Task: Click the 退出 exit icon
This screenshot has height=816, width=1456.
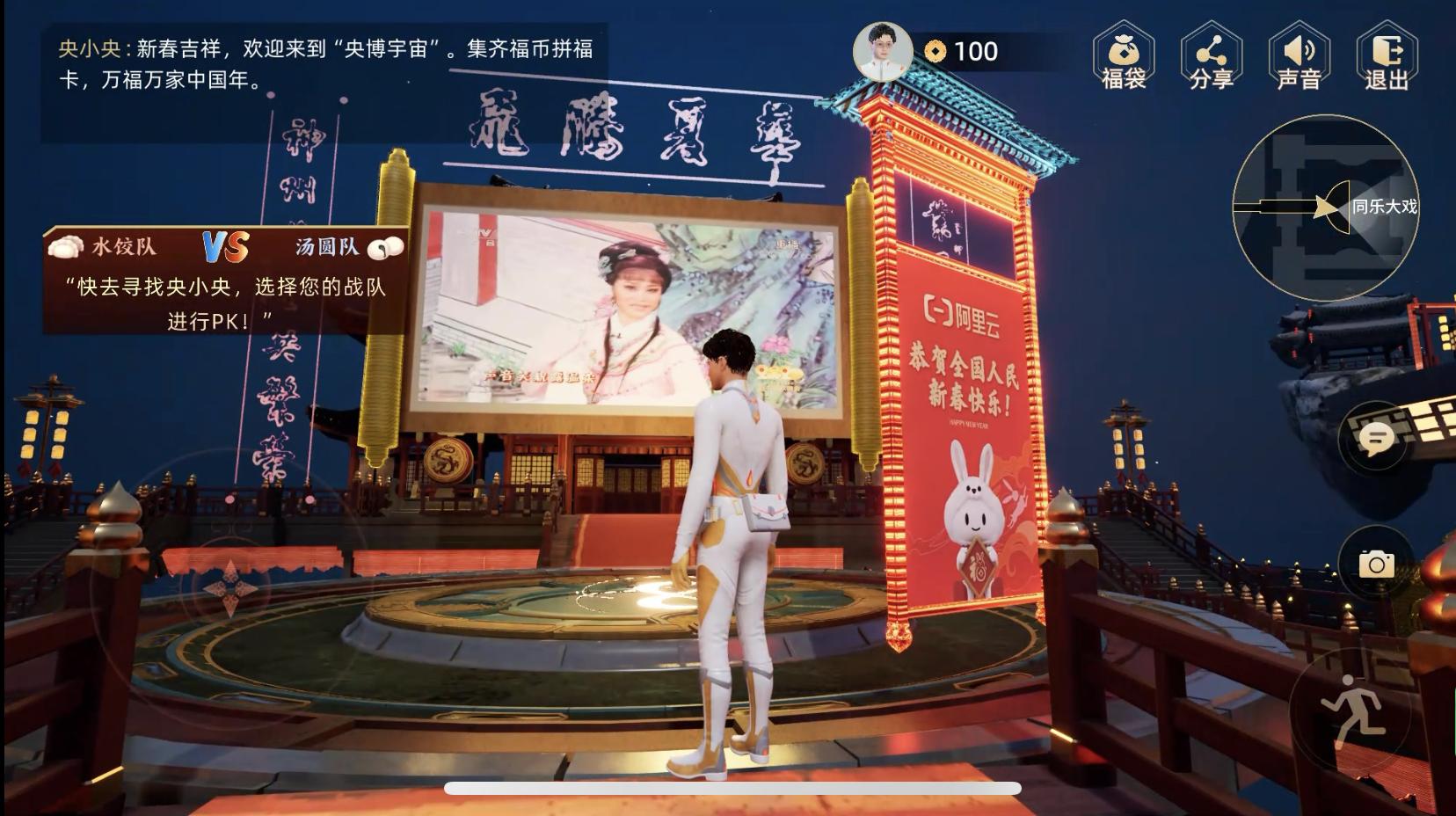Action: pos(1389,55)
